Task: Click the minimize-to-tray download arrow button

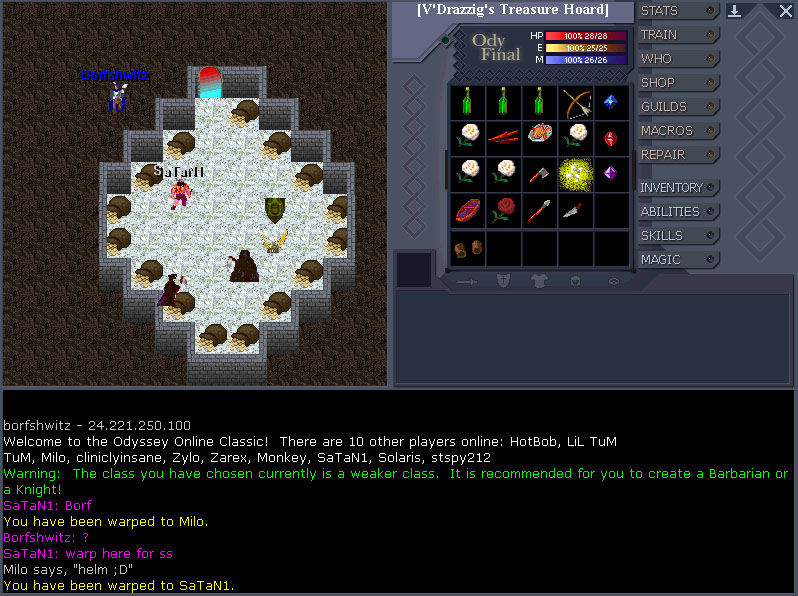Action: point(735,12)
